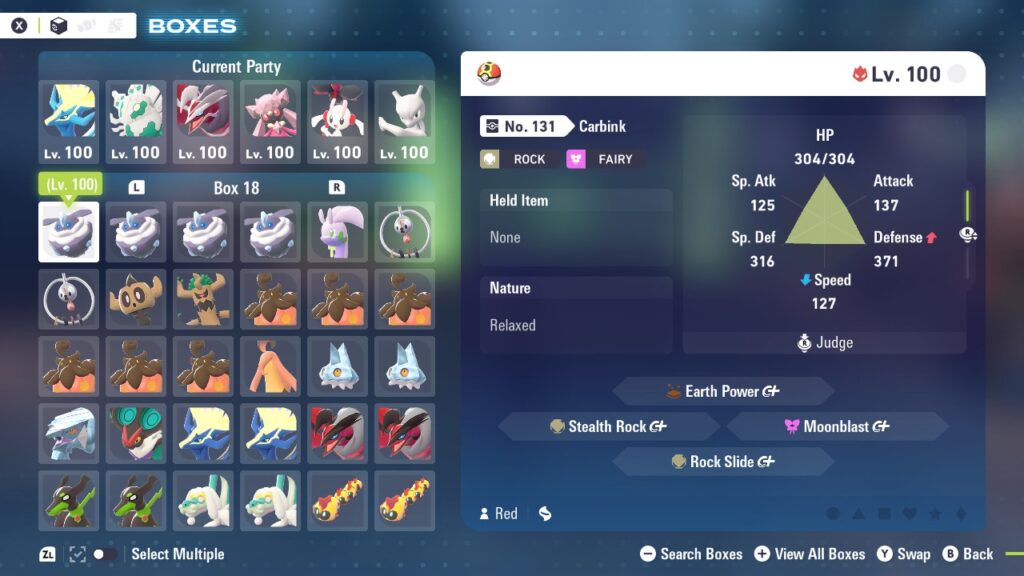The width and height of the screenshot is (1024, 576).
Task: Open Search Boxes
Action: tap(691, 554)
